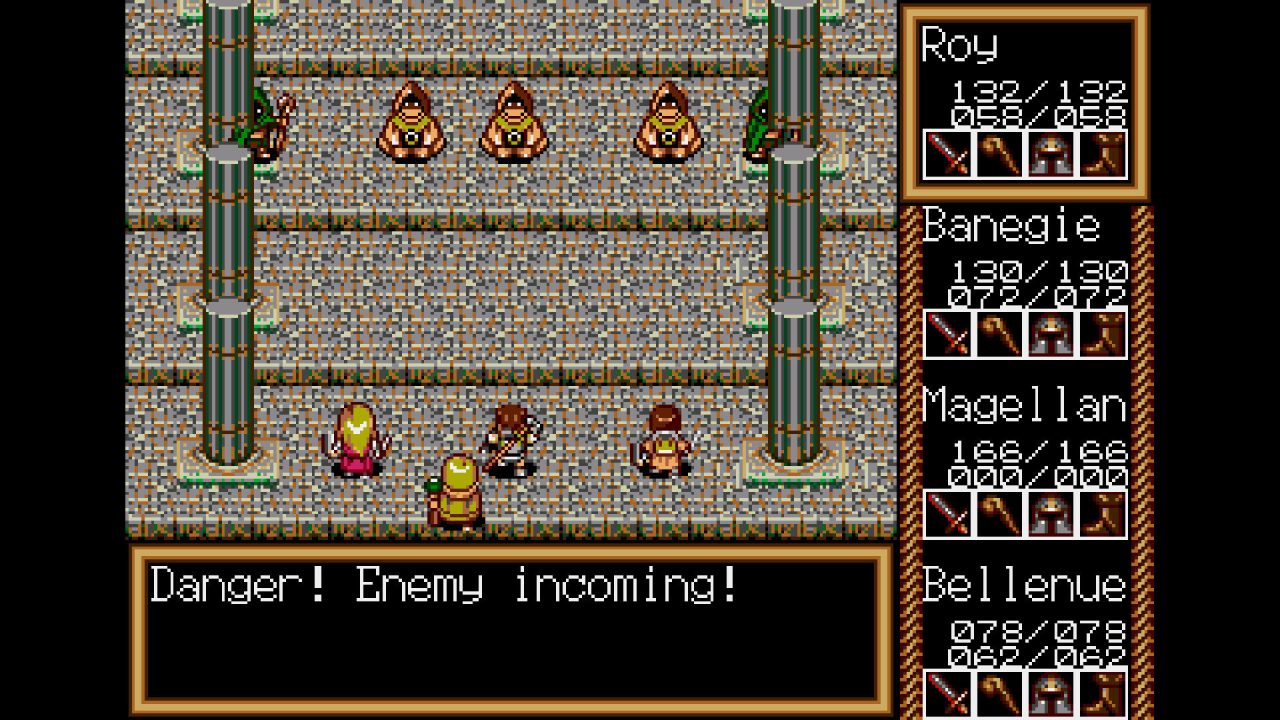This screenshot has width=1280, height=720.
Task: Click the axe-wielding warrior sprite
Action: pyautogui.click(x=510, y=440)
